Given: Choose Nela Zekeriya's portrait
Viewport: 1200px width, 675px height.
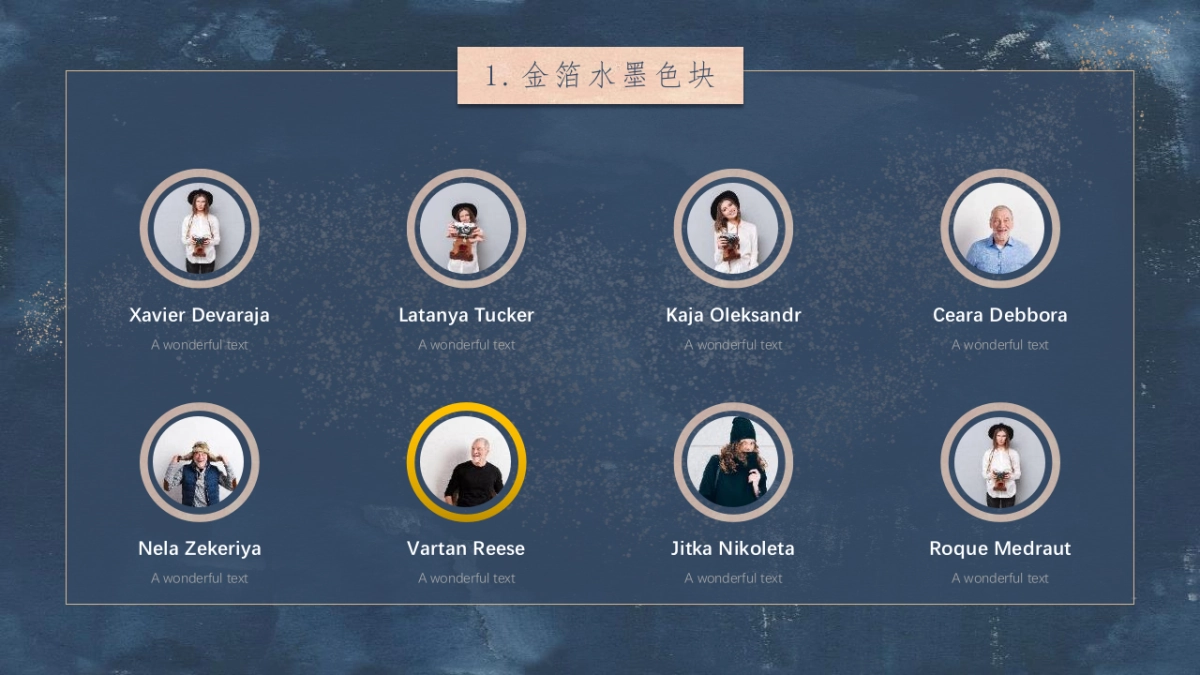Looking at the screenshot, I should (x=200, y=462).
